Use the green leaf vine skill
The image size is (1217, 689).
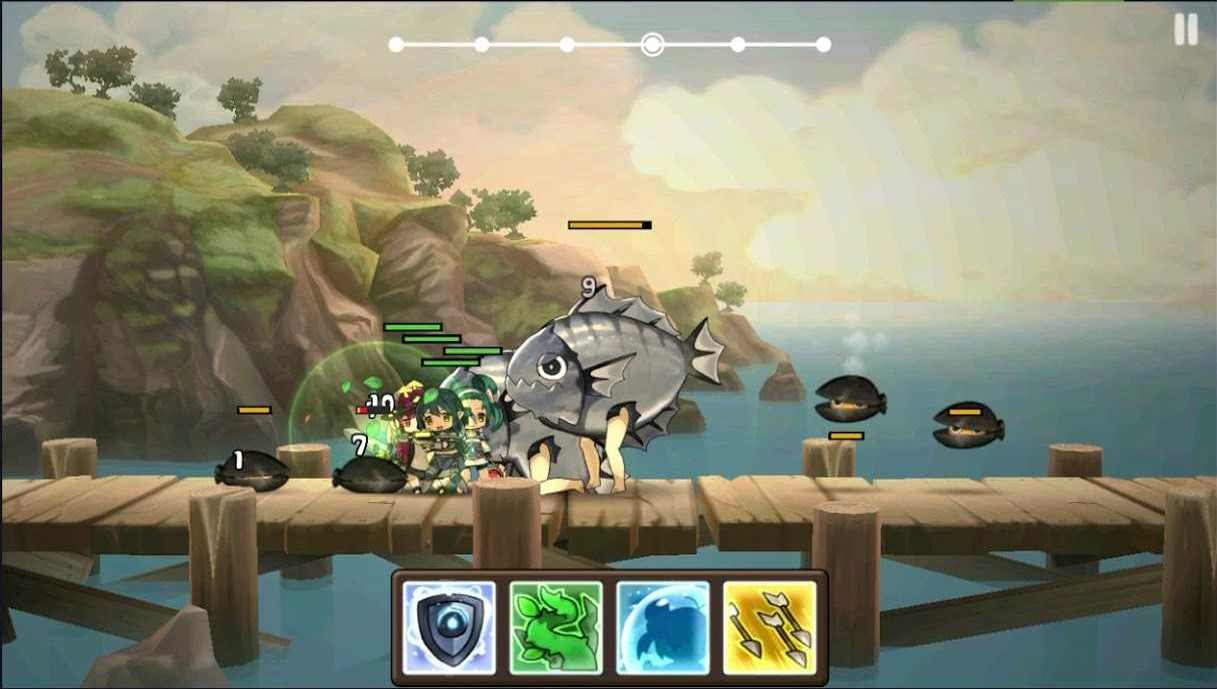tap(556, 627)
